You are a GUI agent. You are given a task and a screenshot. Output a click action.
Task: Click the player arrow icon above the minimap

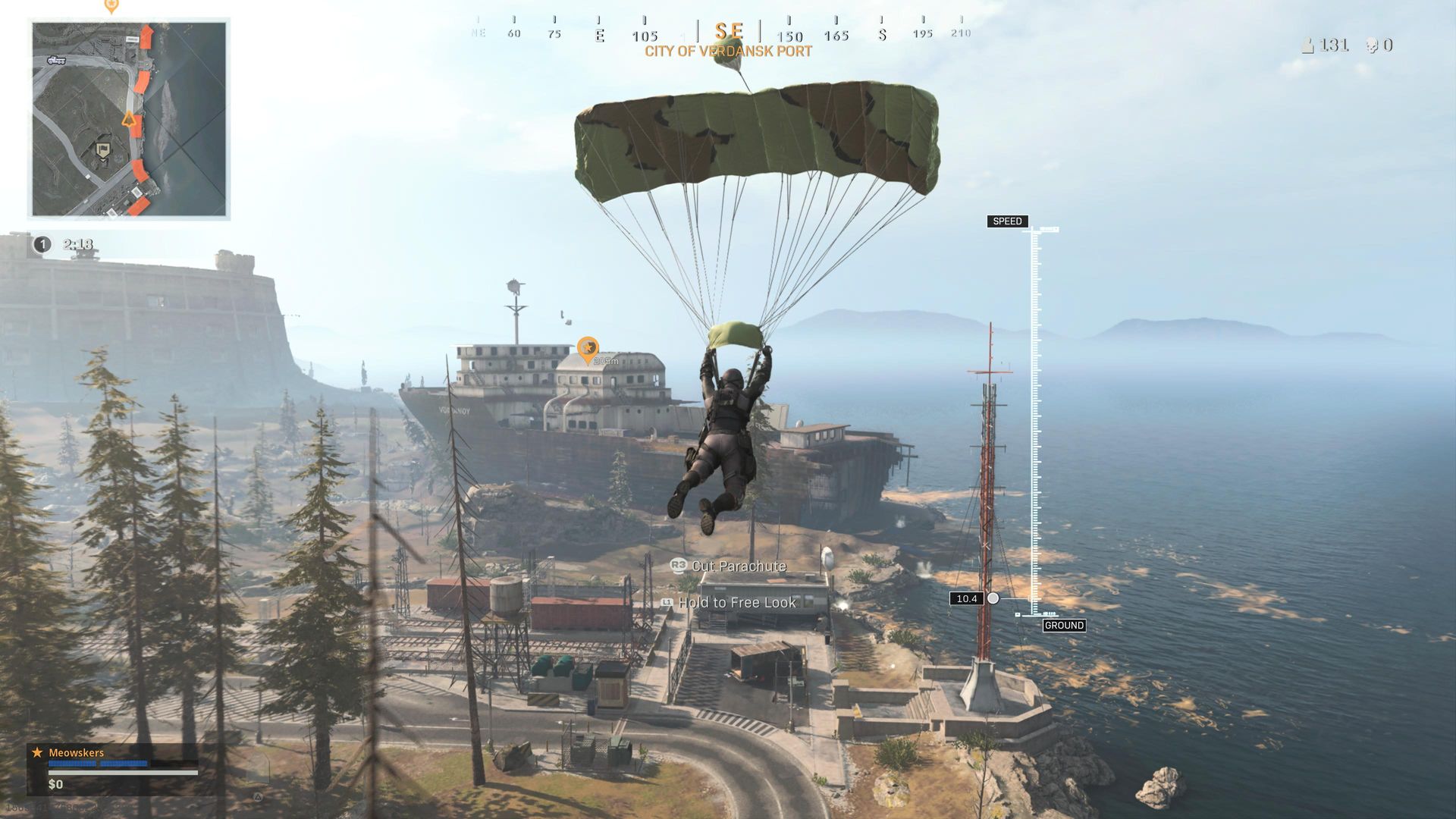111,5
